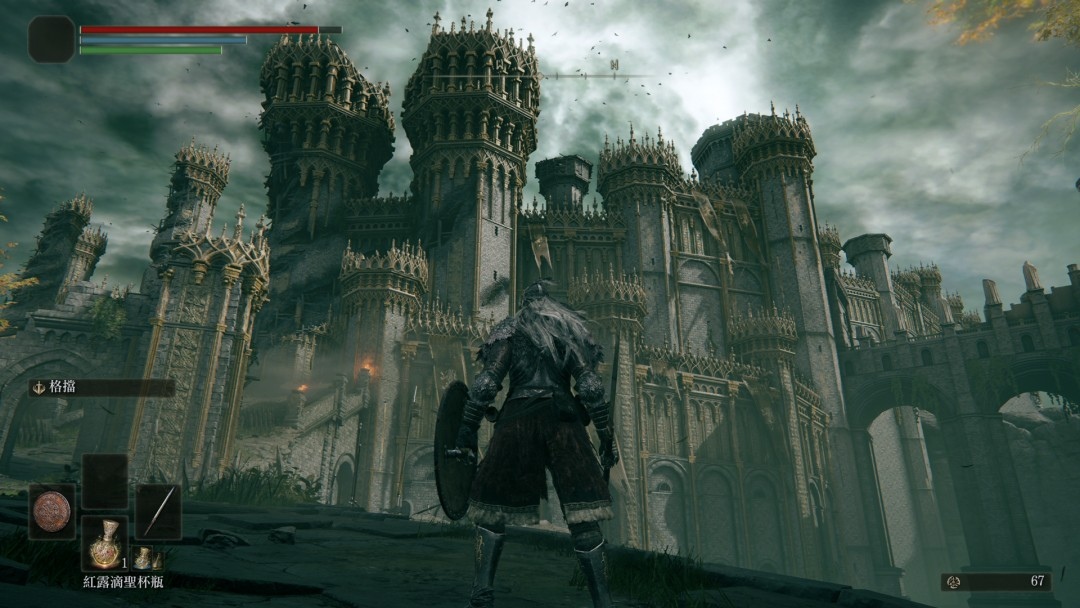1080x608 pixels.
Task: Click the compass bar above the castle
Action: click(614, 75)
